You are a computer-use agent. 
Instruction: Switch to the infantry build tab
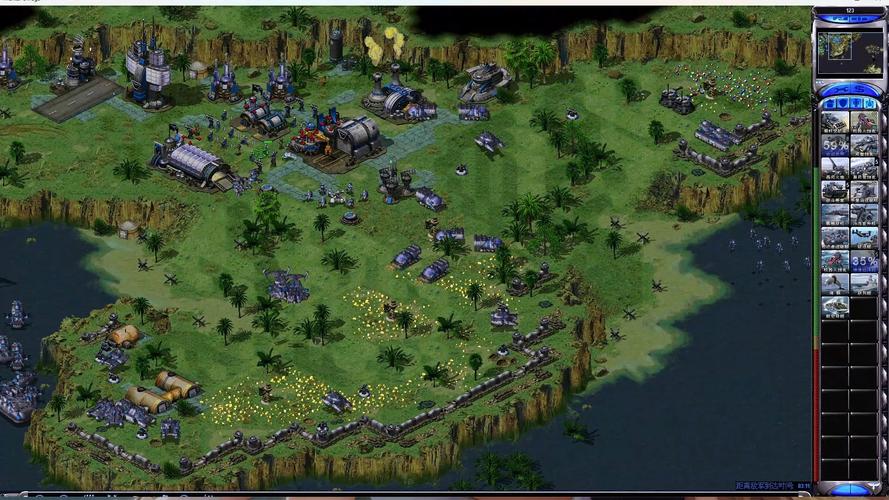click(x=857, y=102)
